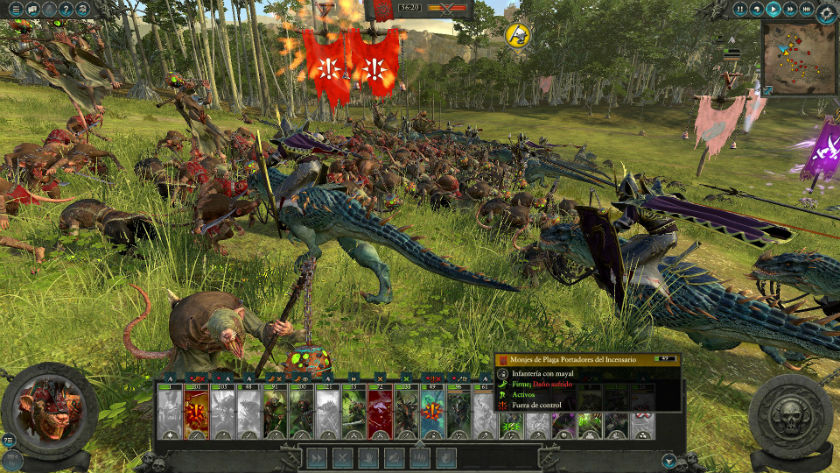Viewport: 840px width, 473px height.
Task: Select the highlighted blue unit card
Action: [x=432, y=412]
